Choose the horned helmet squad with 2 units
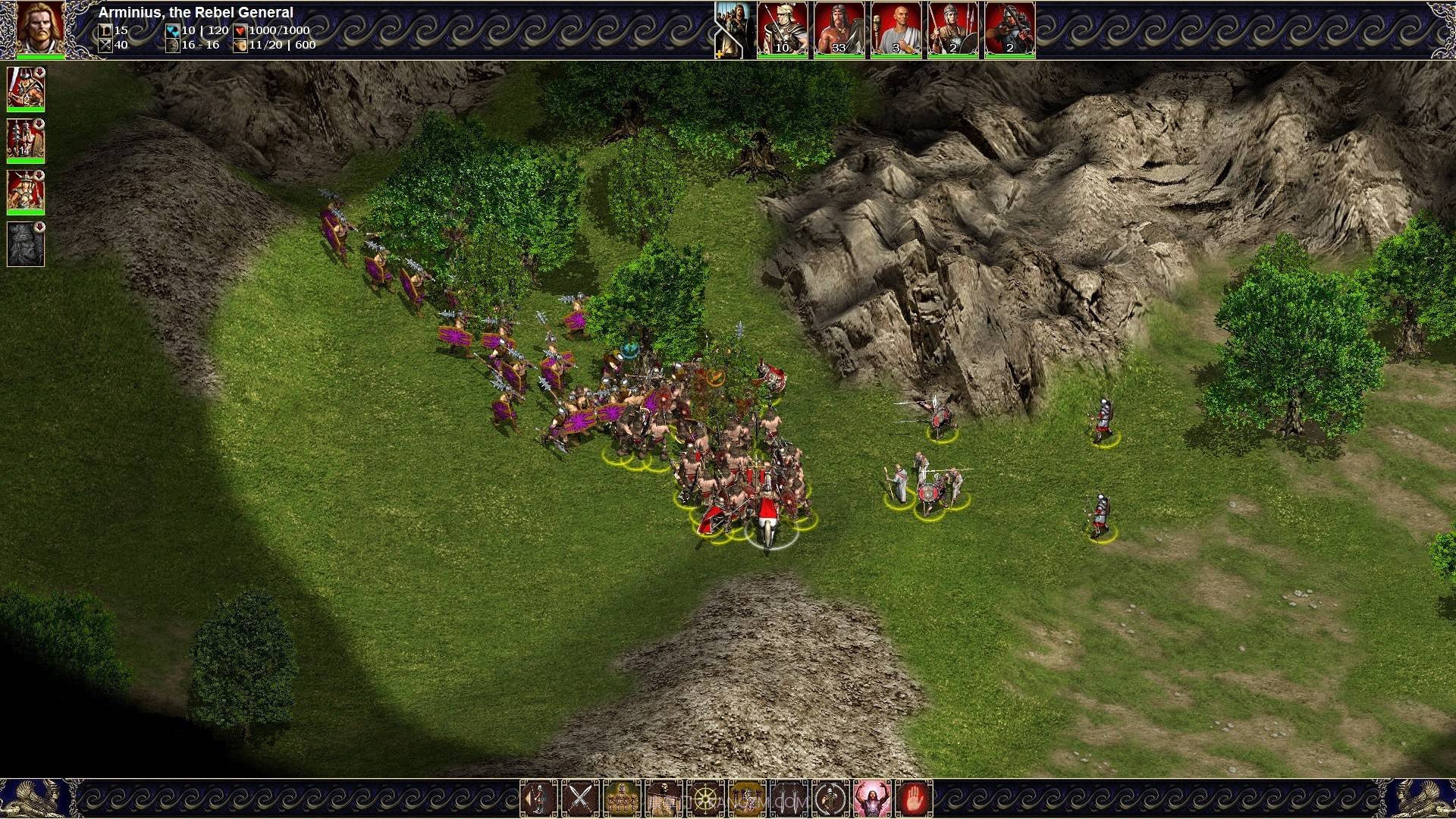 (26, 192)
